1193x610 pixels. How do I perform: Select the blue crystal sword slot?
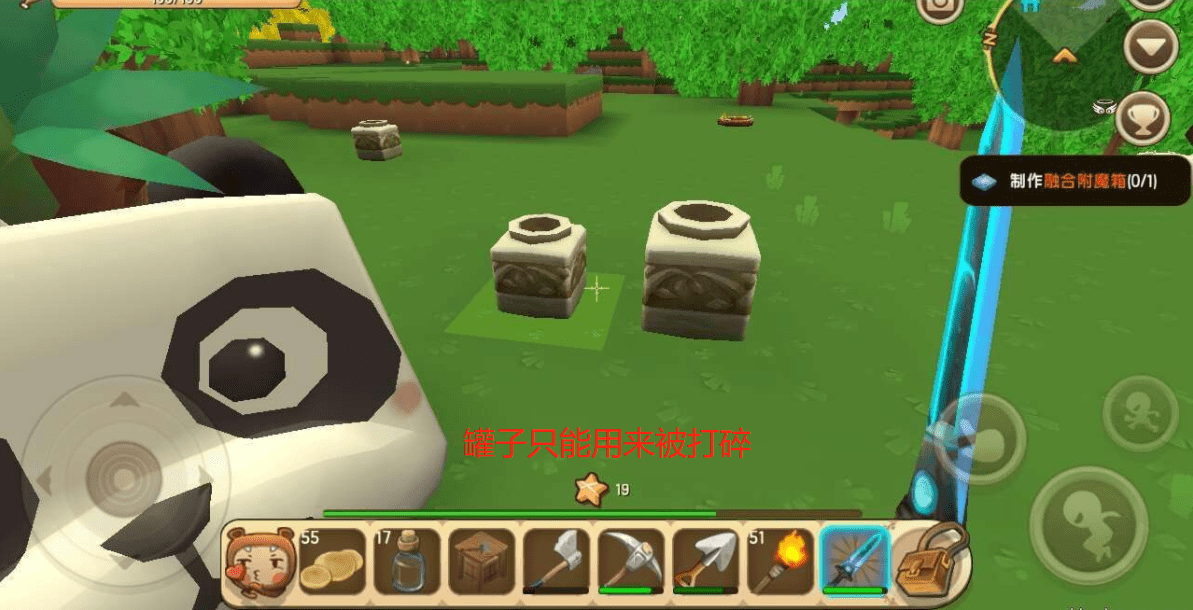tap(855, 562)
